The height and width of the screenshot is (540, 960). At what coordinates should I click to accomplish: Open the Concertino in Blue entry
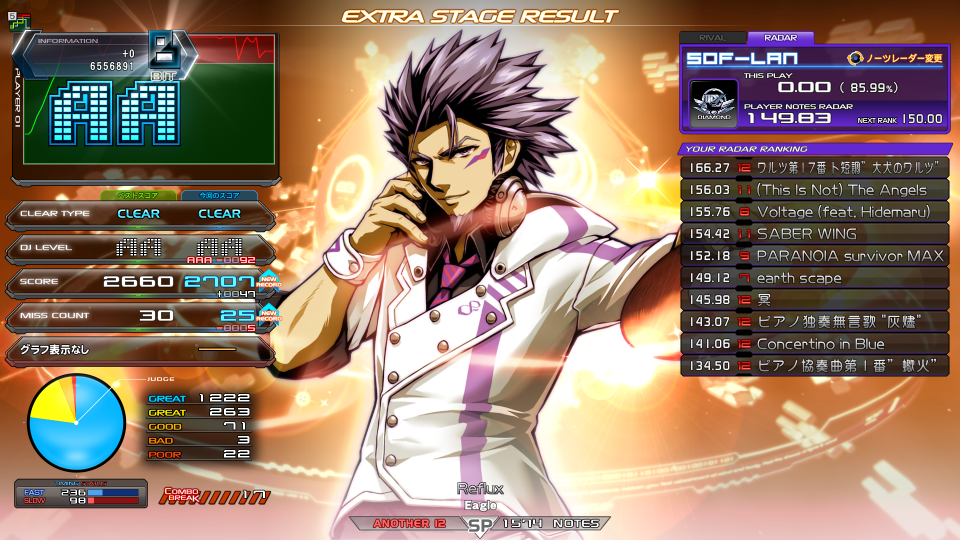pos(814,344)
